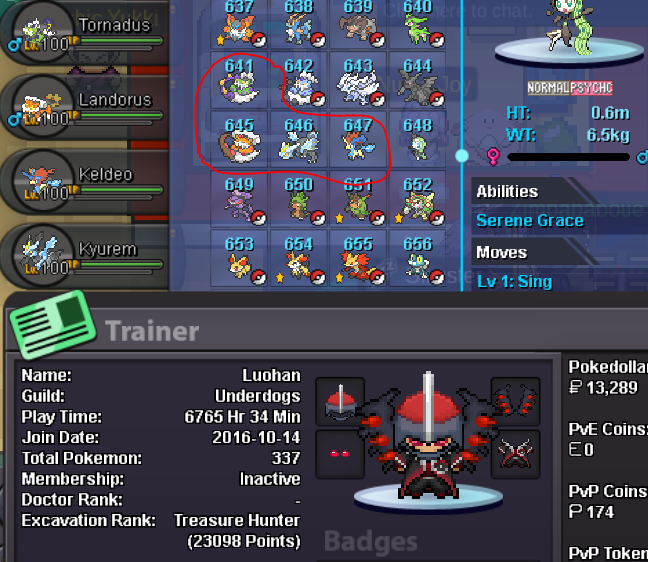Show Pokedex entry 646
This screenshot has width=648, height=562.
[299, 141]
